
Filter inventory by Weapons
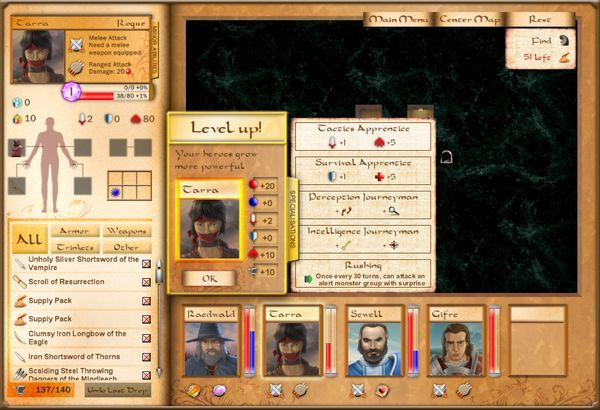(126, 231)
